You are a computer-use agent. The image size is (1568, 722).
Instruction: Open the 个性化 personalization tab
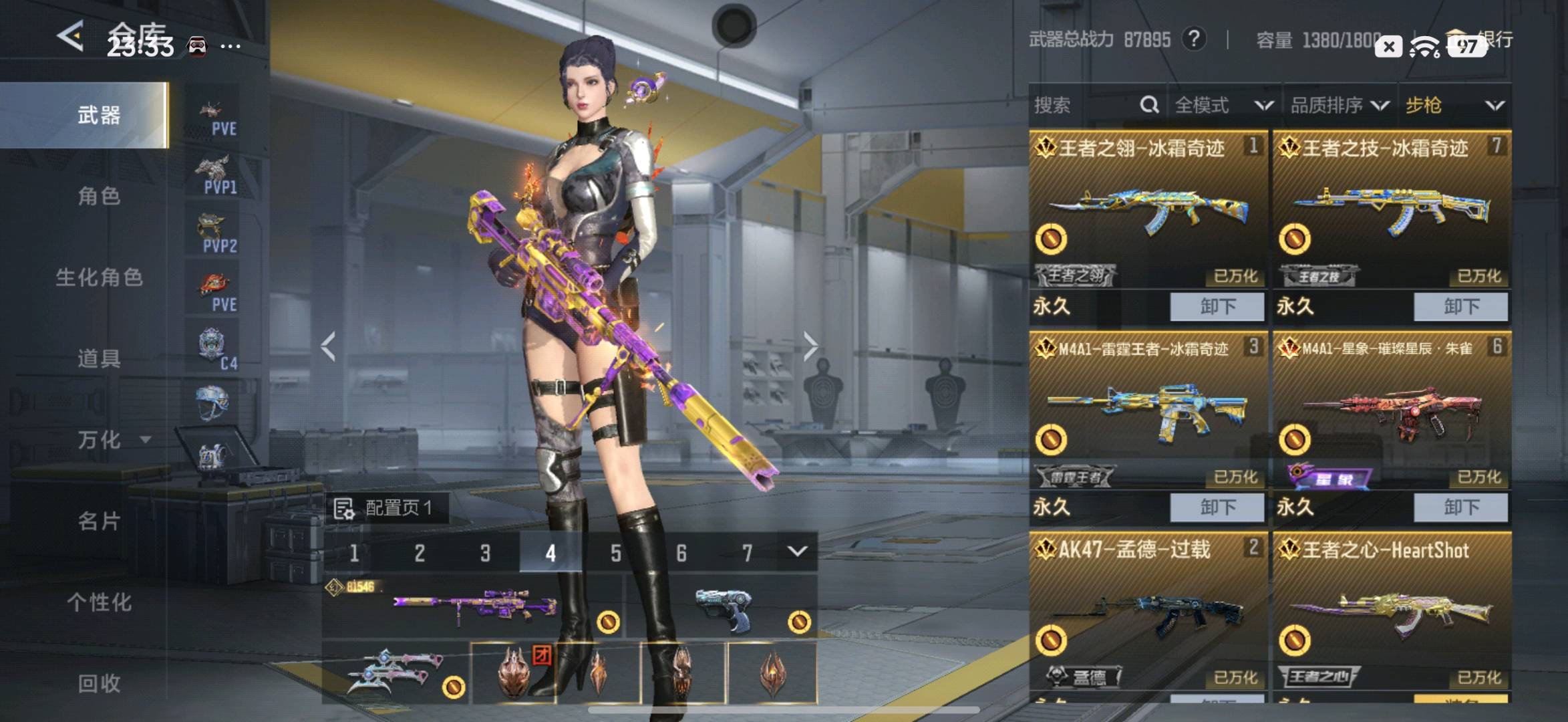pyautogui.click(x=99, y=602)
